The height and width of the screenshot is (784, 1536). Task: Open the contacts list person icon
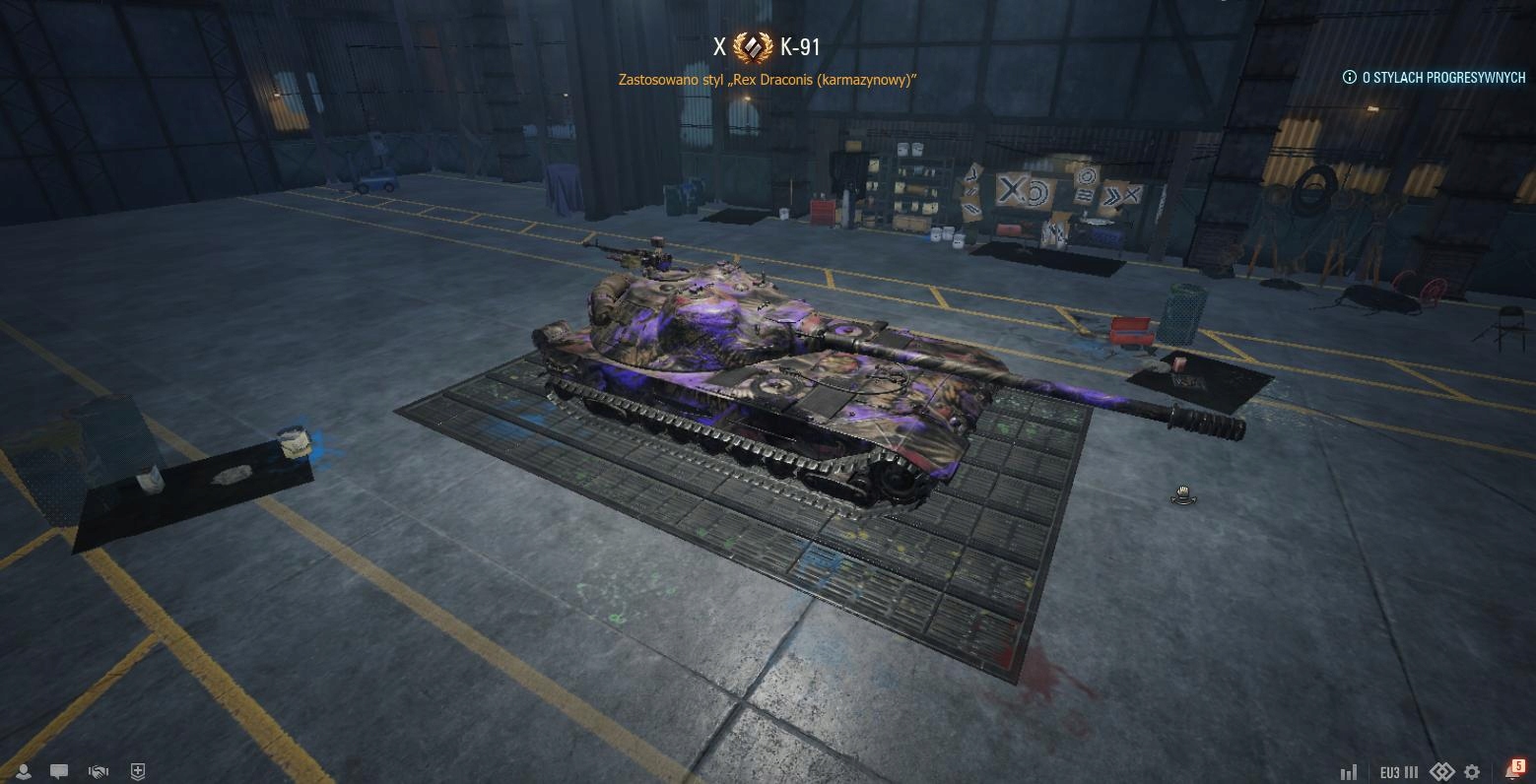(x=23, y=772)
